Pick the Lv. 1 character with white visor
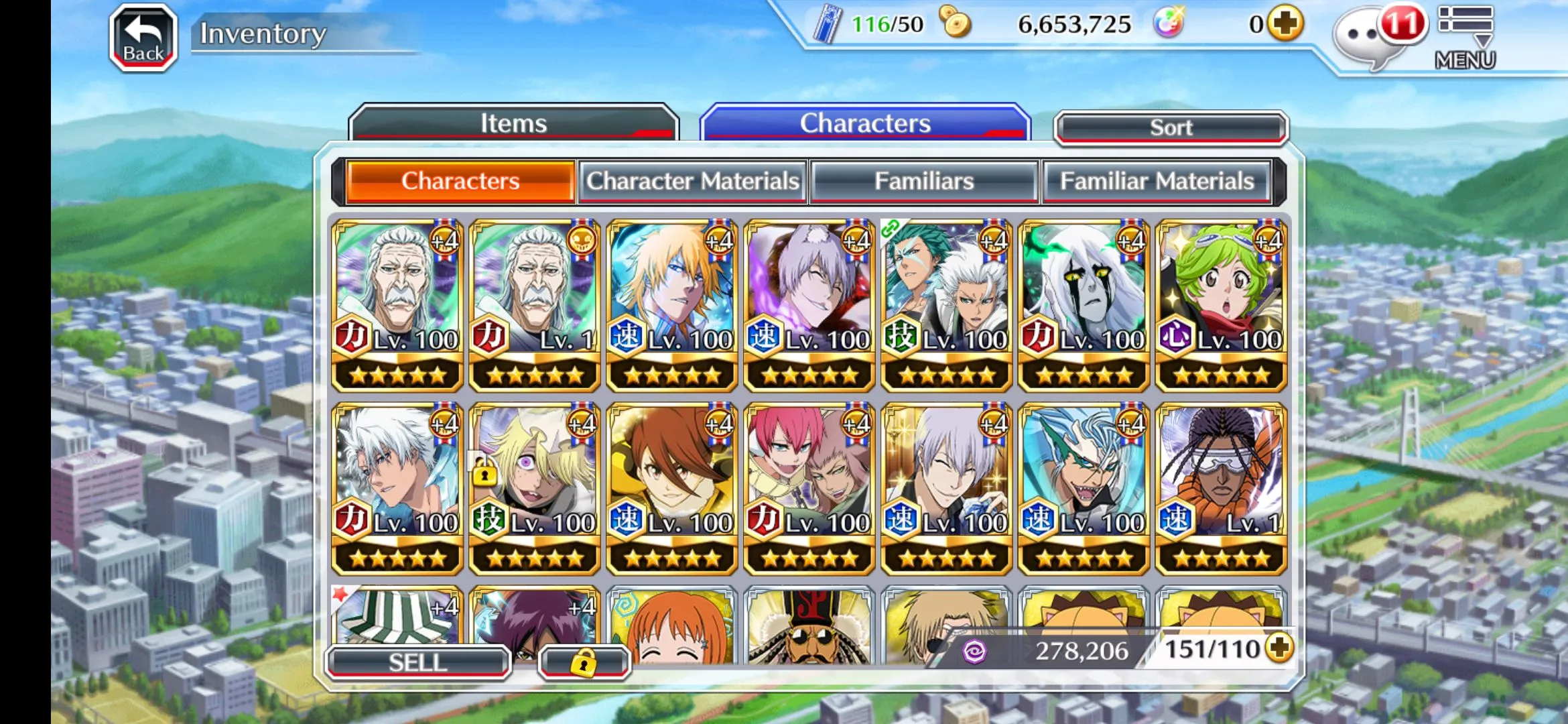This screenshot has width=1568, height=724. pos(1221,488)
